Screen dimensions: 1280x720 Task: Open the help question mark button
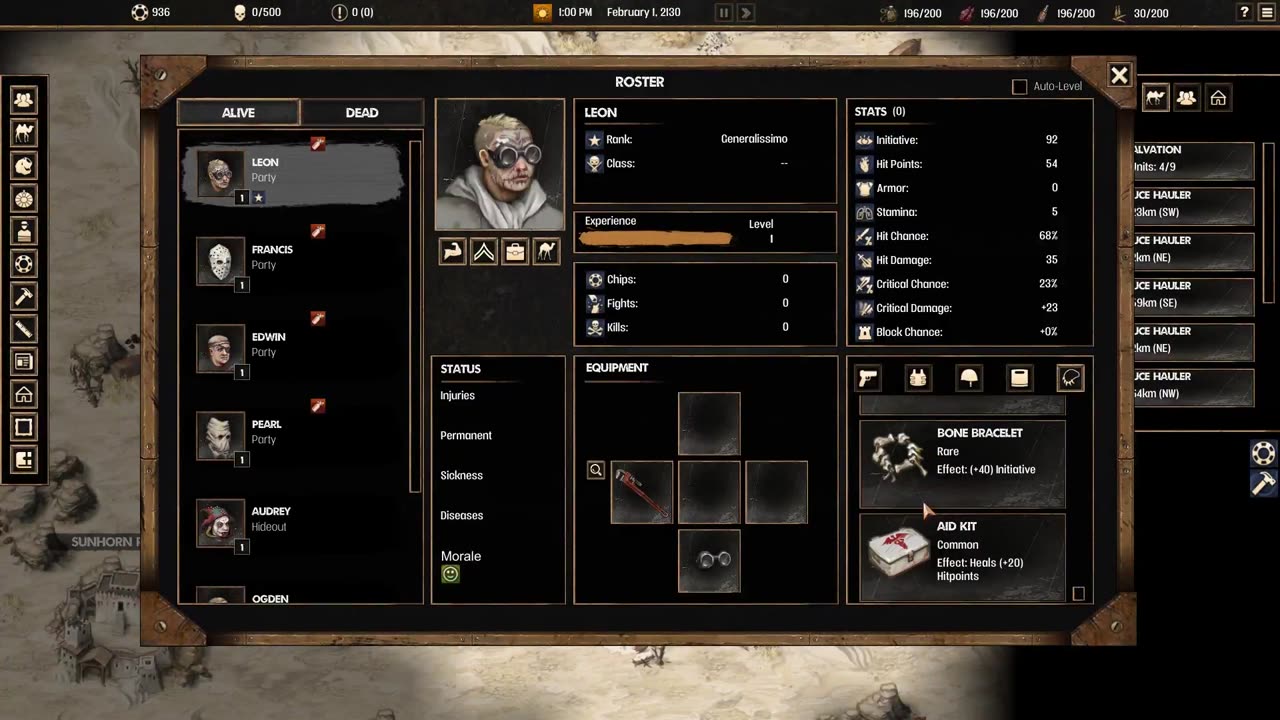point(1244,13)
